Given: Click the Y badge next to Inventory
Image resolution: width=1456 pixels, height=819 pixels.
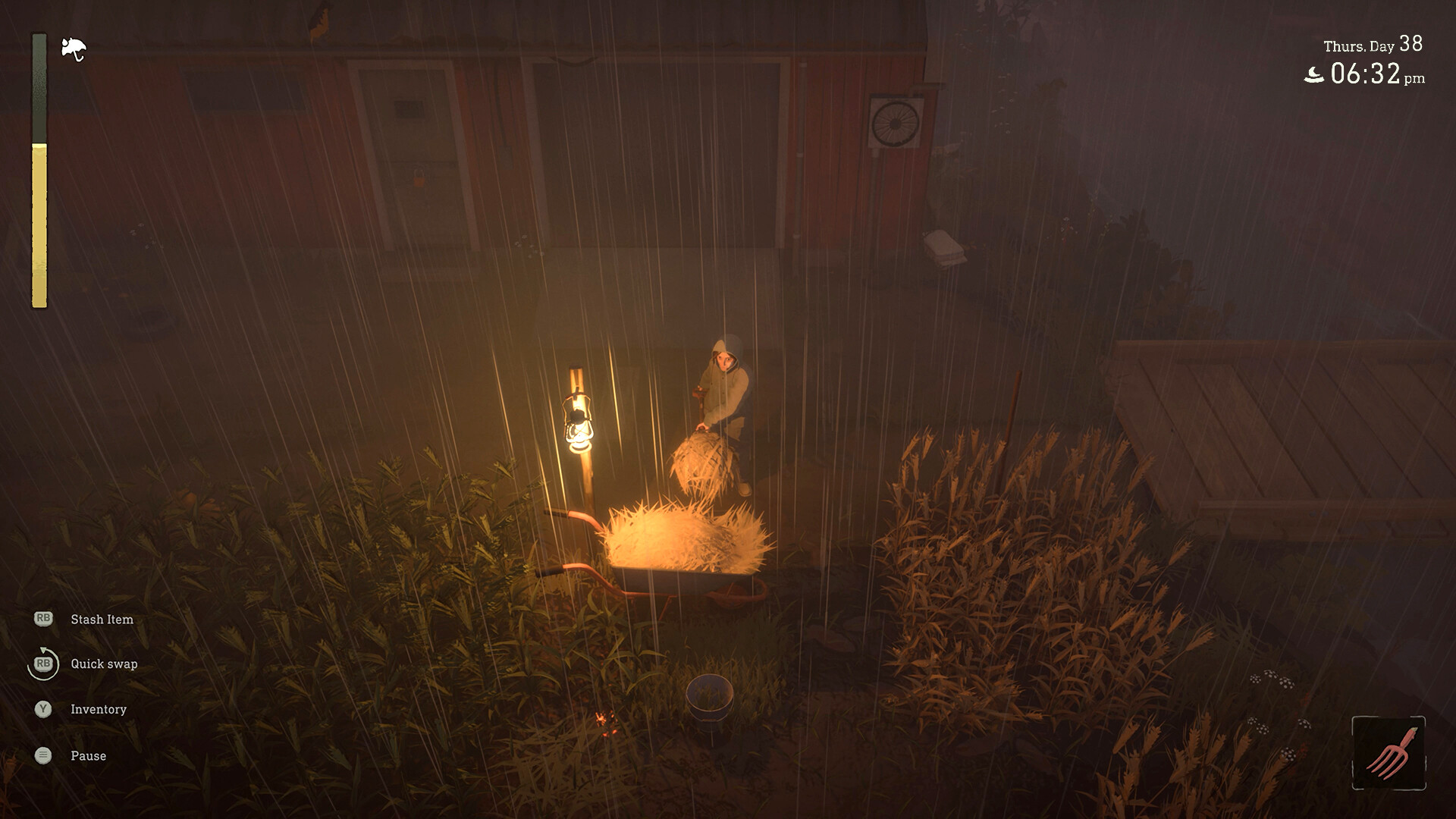Looking at the screenshot, I should click(44, 710).
